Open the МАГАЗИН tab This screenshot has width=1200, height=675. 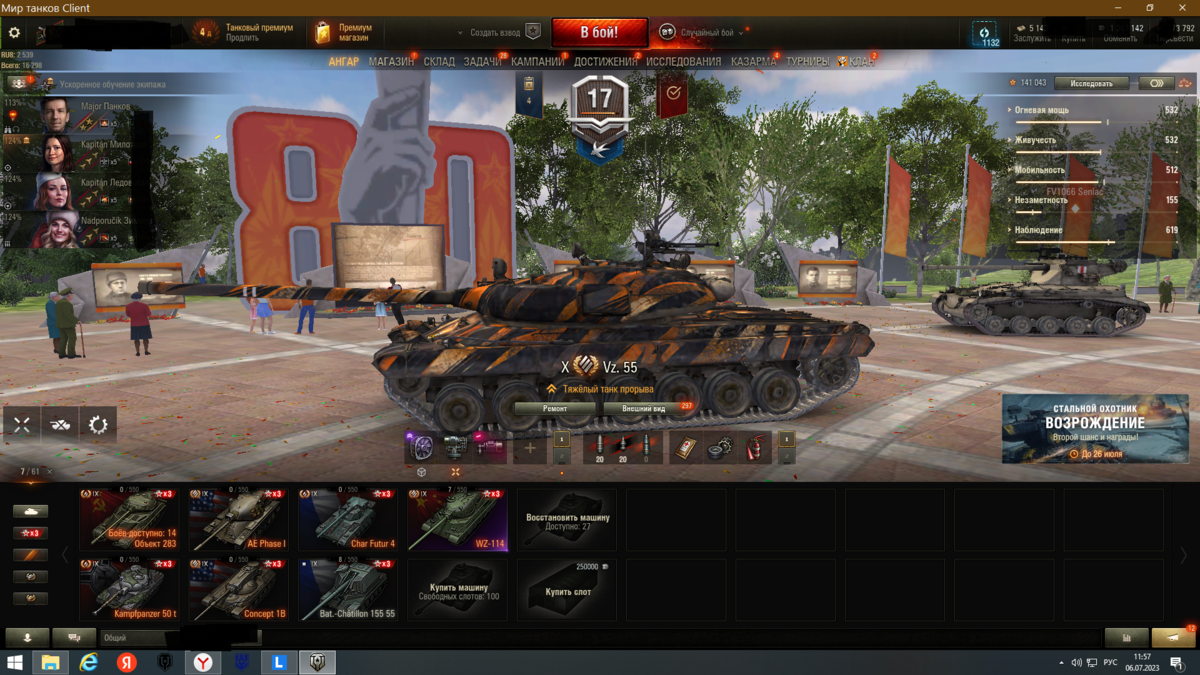point(391,62)
